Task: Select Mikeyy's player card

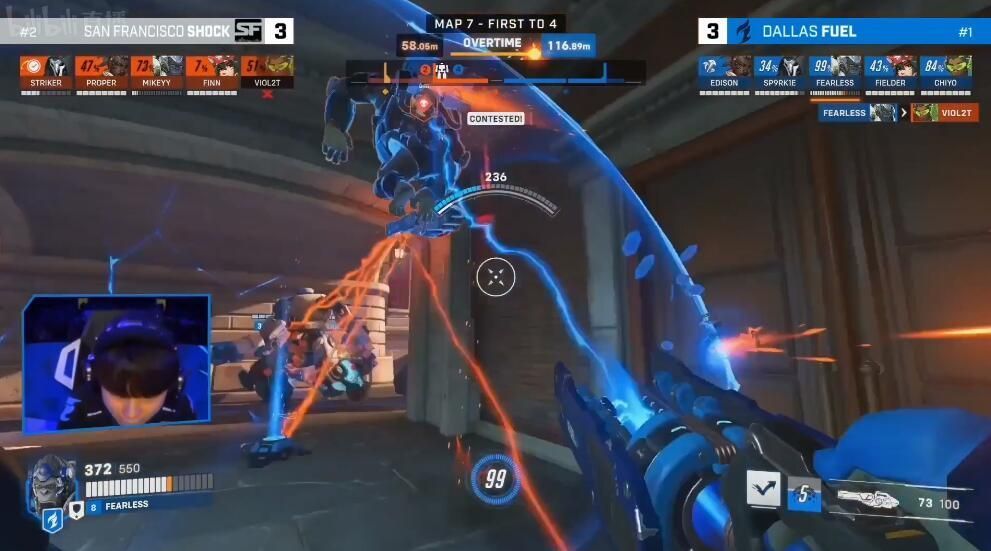Action: (x=156, y=70)
